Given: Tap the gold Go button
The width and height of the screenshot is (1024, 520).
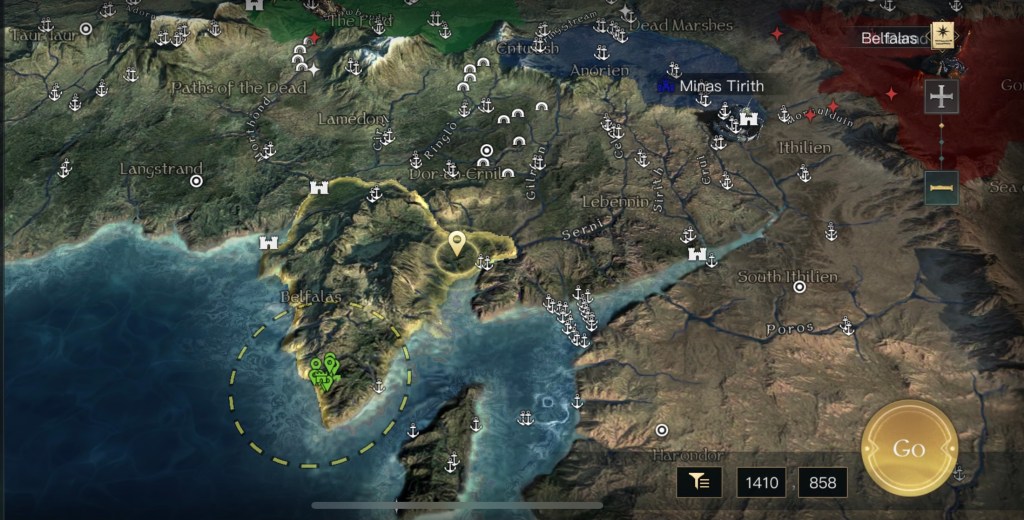Looking at the screenshot, I should [x=909, y=448].
